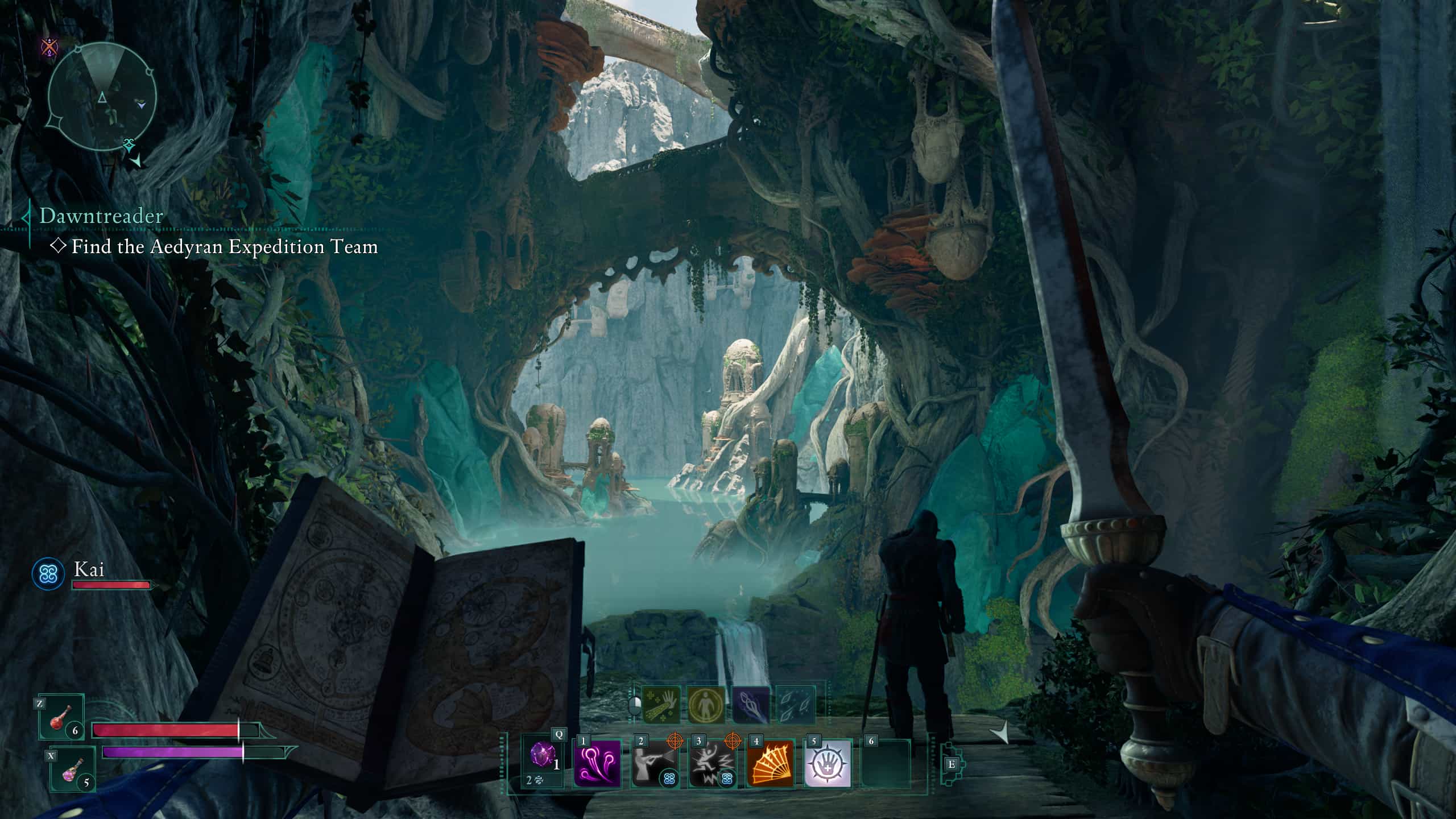Cast the teal falling shards grimoire spell
Screen dimensions: 1456x819
point(796,705)
